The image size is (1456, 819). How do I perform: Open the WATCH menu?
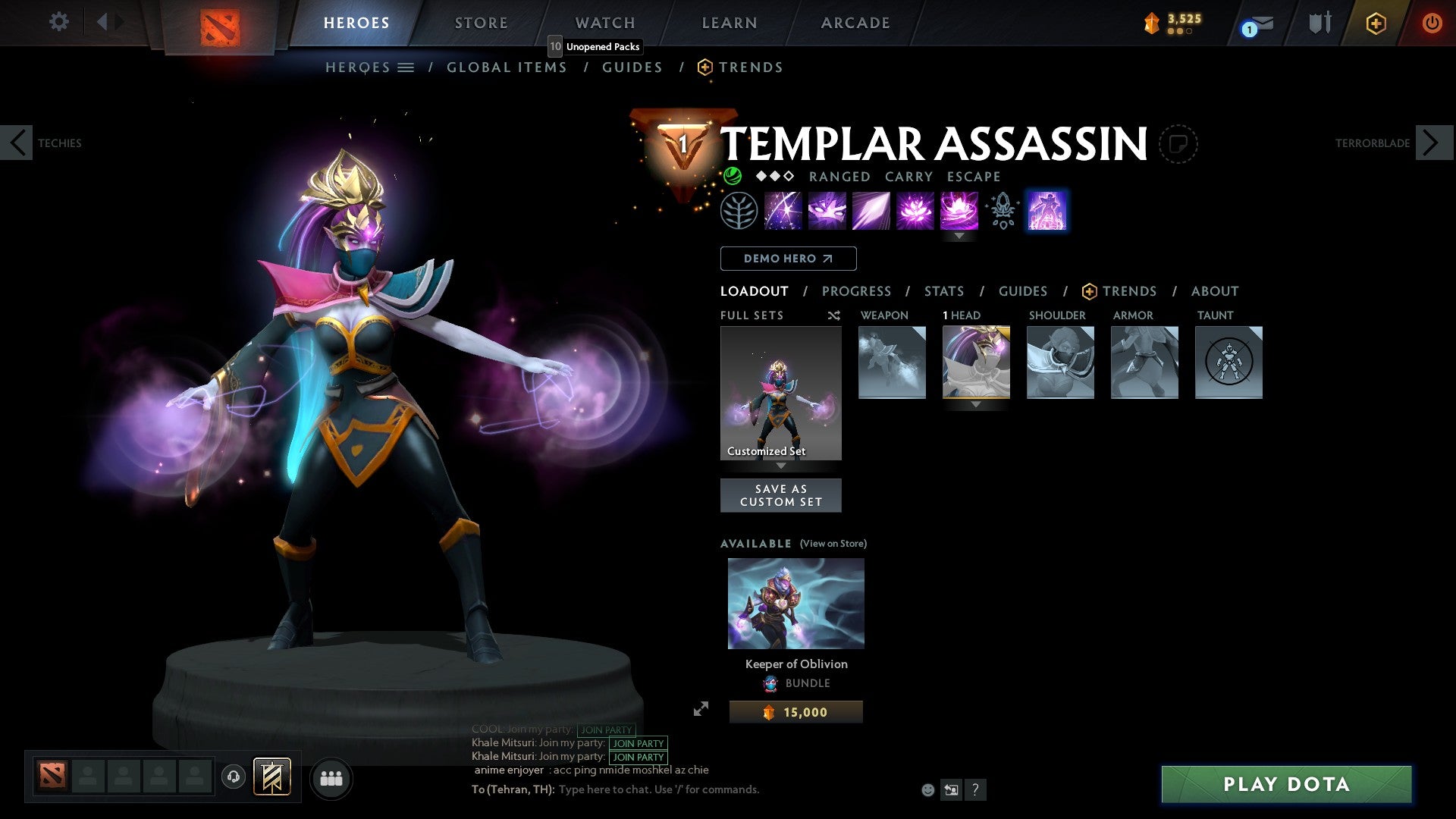point(604,22)
